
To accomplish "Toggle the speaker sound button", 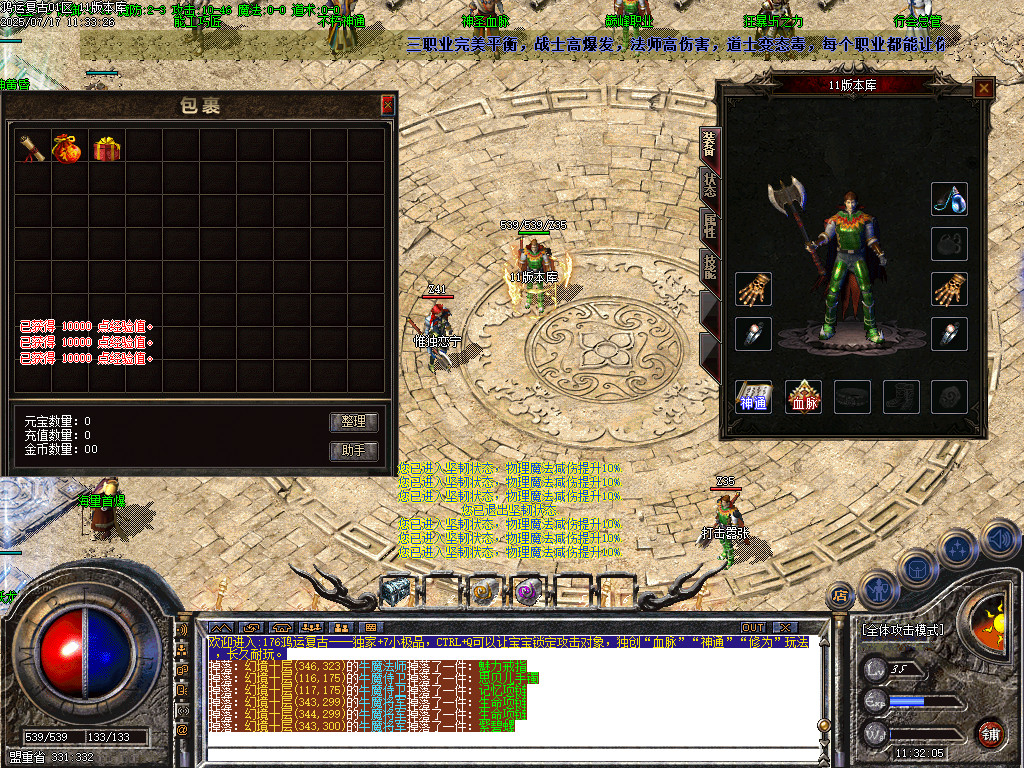I will [999, 539].
